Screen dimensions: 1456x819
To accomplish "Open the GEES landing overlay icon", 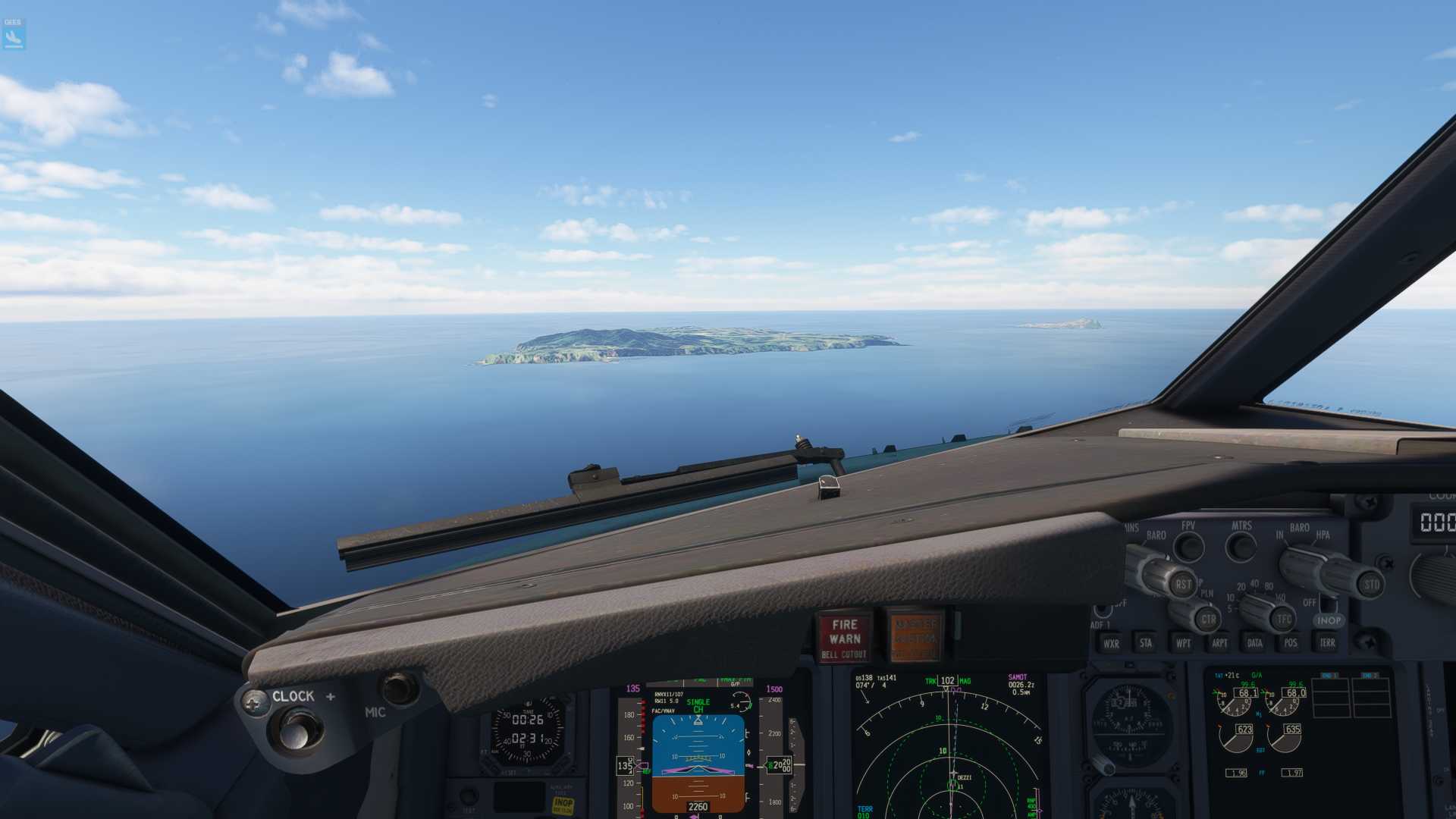I will (x=14, y=34).
